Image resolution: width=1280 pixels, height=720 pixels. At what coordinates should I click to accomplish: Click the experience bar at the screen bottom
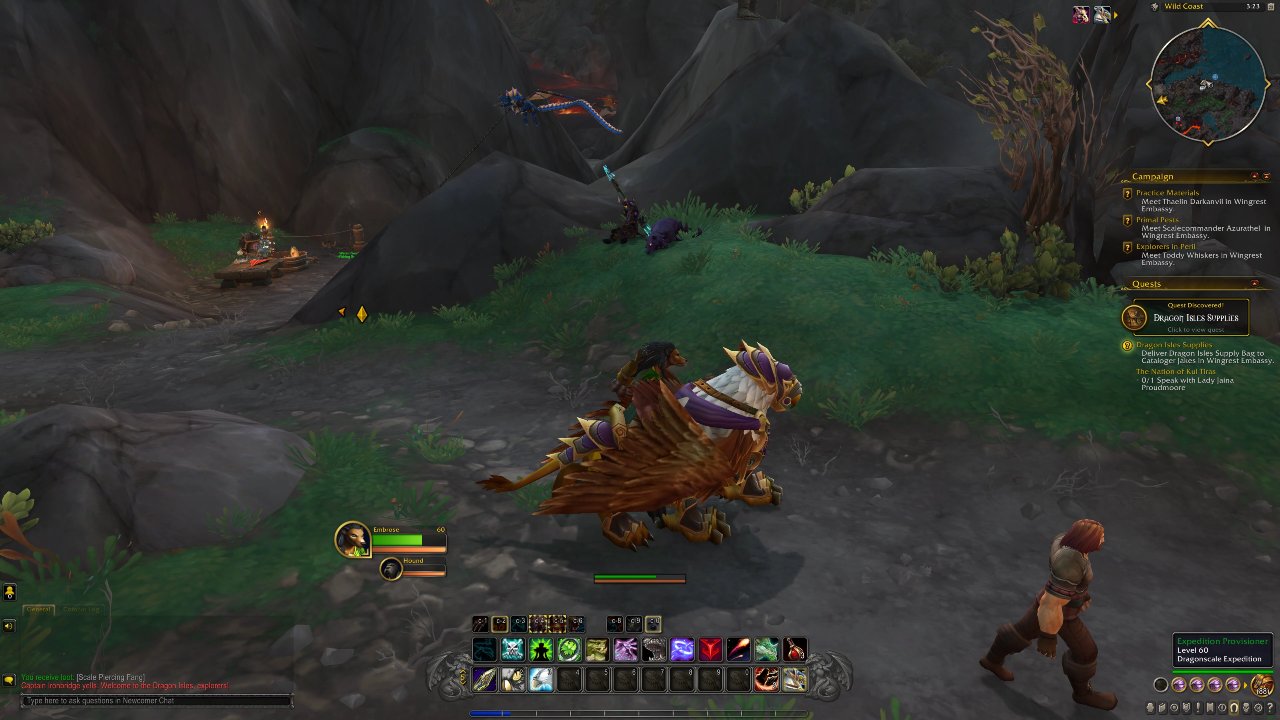640,713
